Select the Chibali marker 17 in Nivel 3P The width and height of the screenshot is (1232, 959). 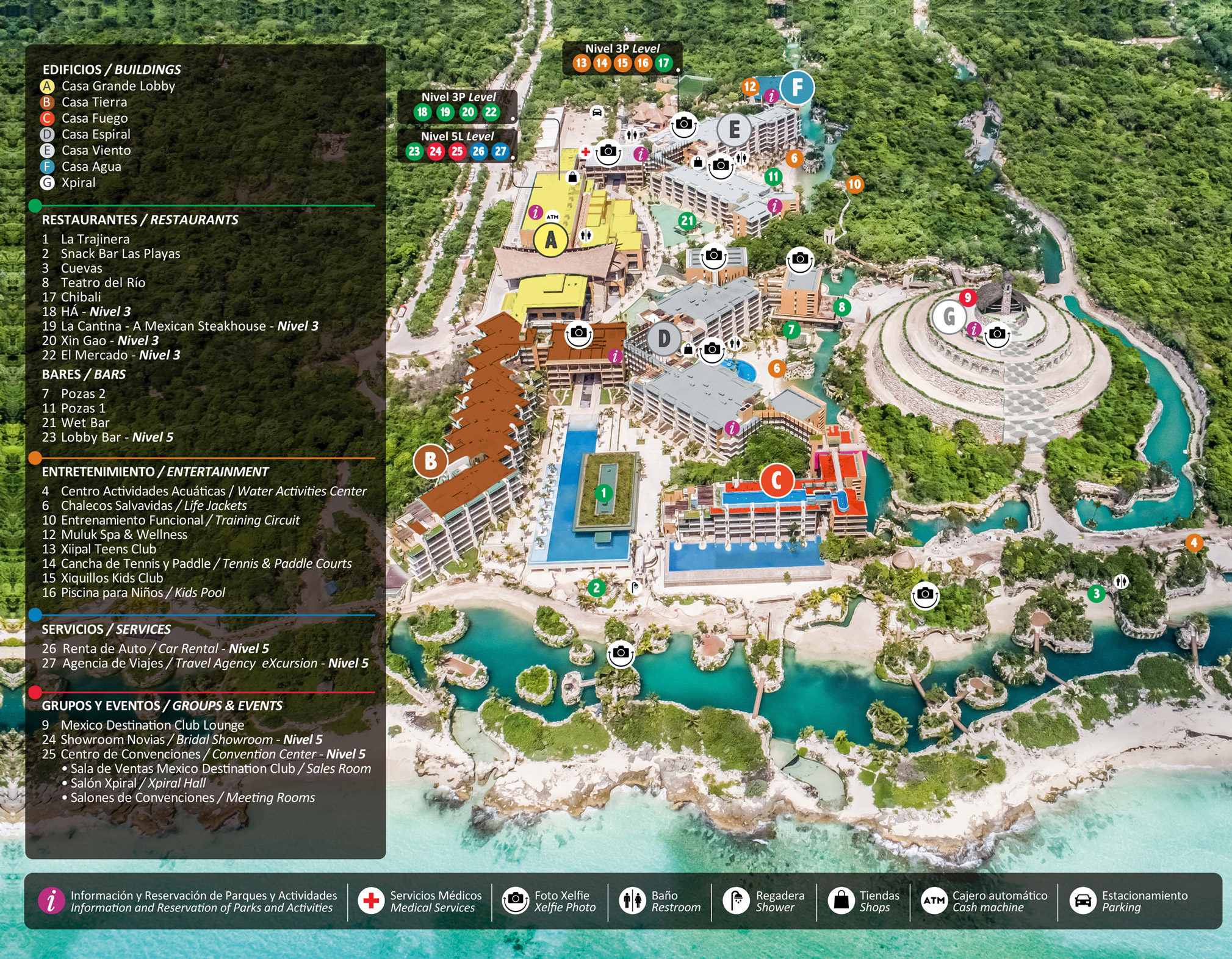[x=663, y=63]
